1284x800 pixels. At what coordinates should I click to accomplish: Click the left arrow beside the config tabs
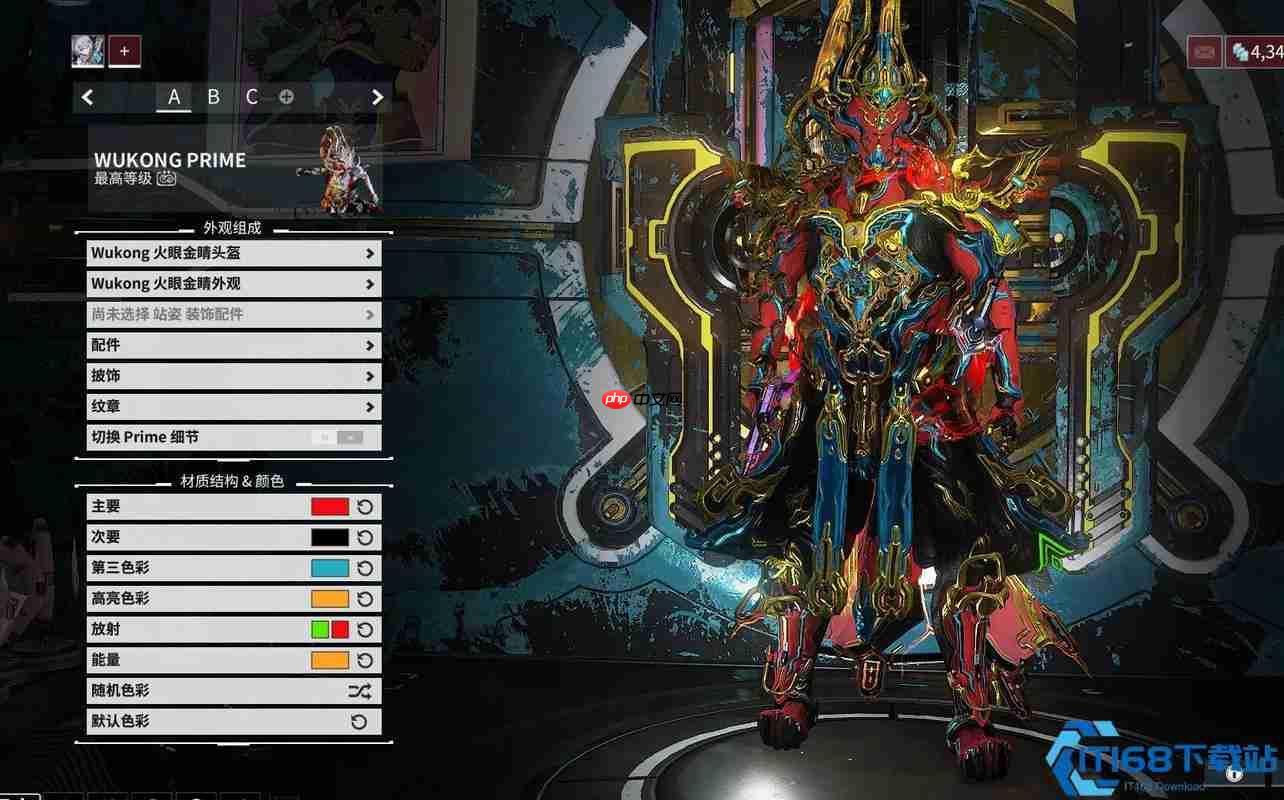pos(88,97)
